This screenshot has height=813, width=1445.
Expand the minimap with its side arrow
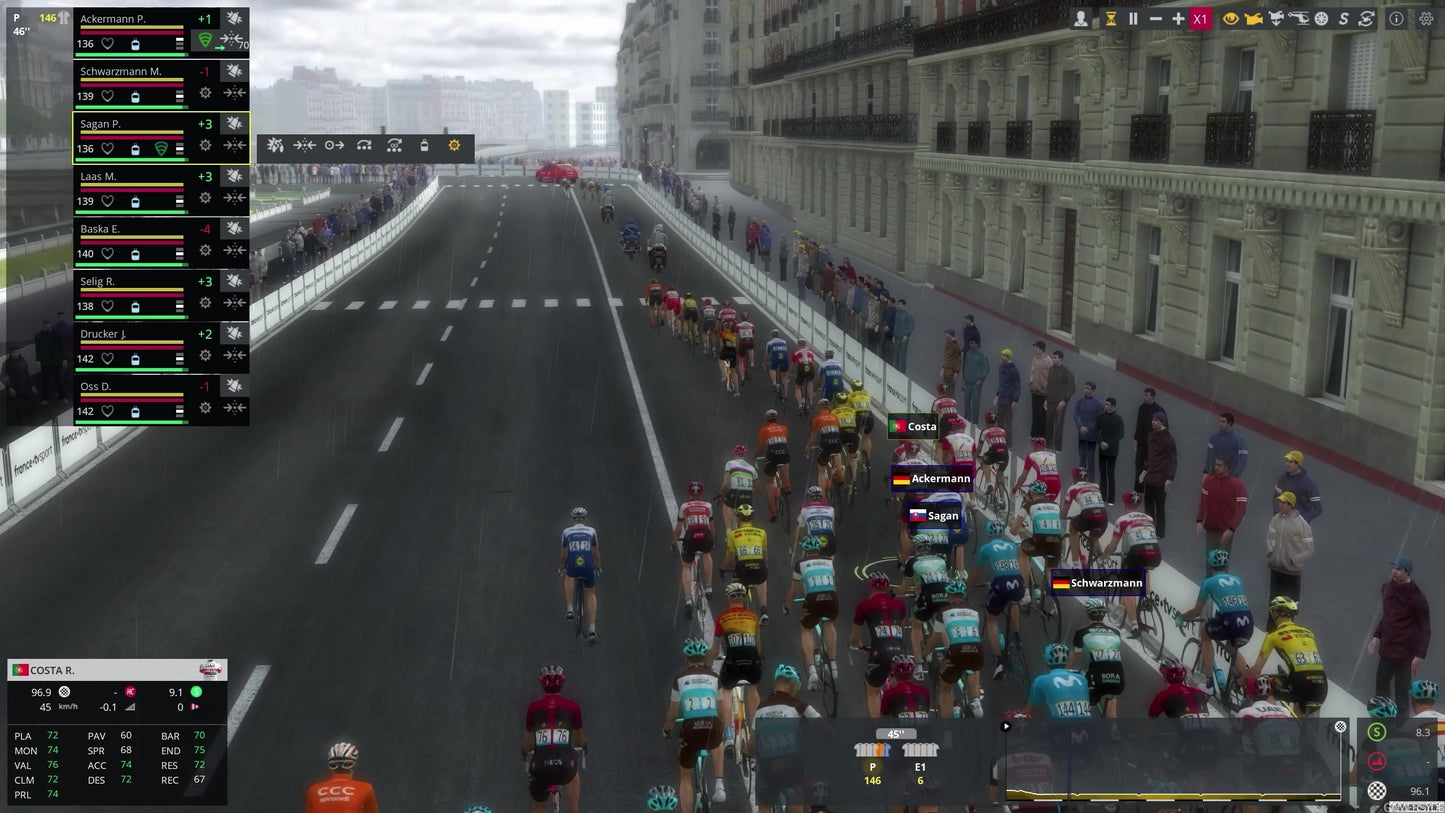click(x=1005, y=726)
